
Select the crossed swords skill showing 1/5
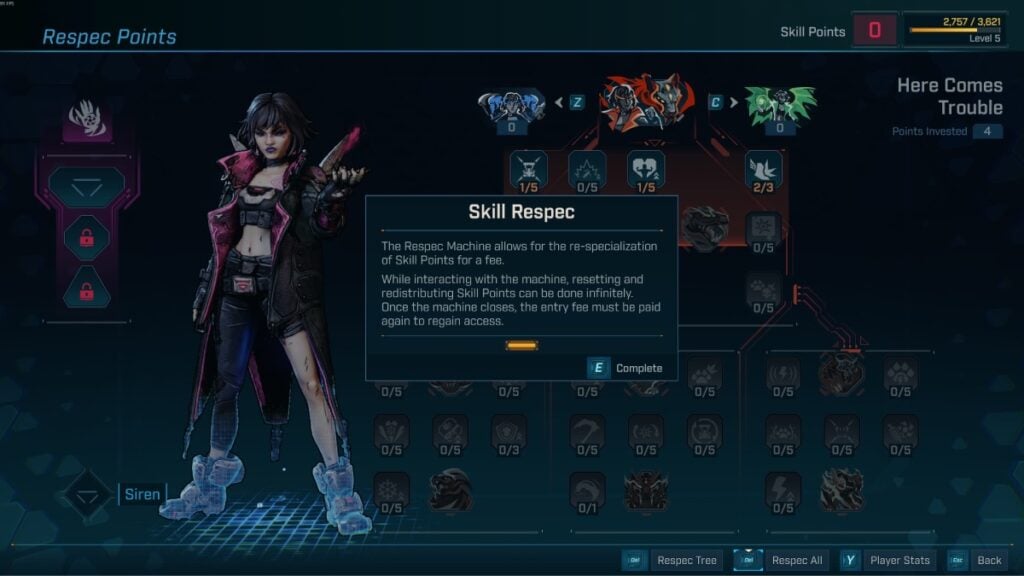tap(528, 171)
